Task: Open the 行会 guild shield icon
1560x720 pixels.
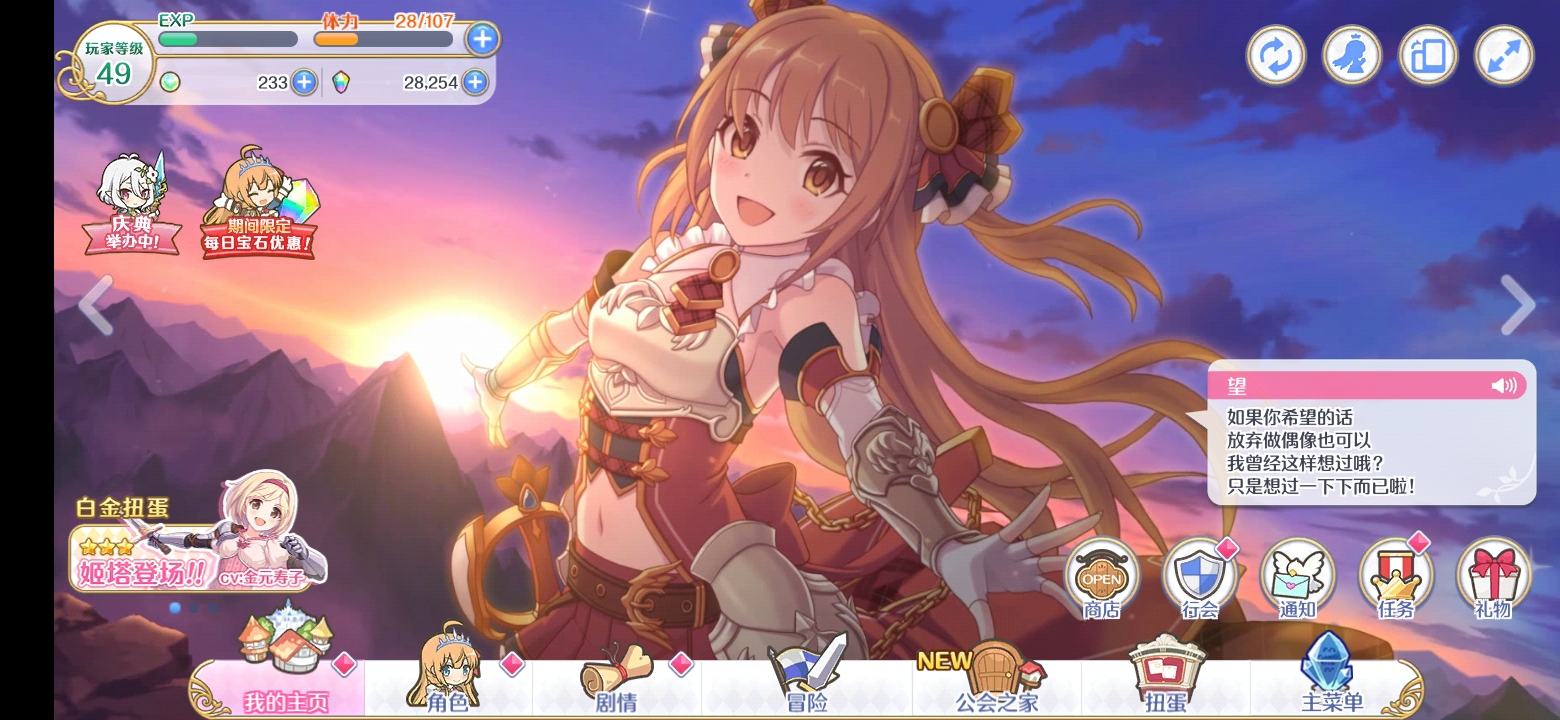Action: pos(1200,578)
